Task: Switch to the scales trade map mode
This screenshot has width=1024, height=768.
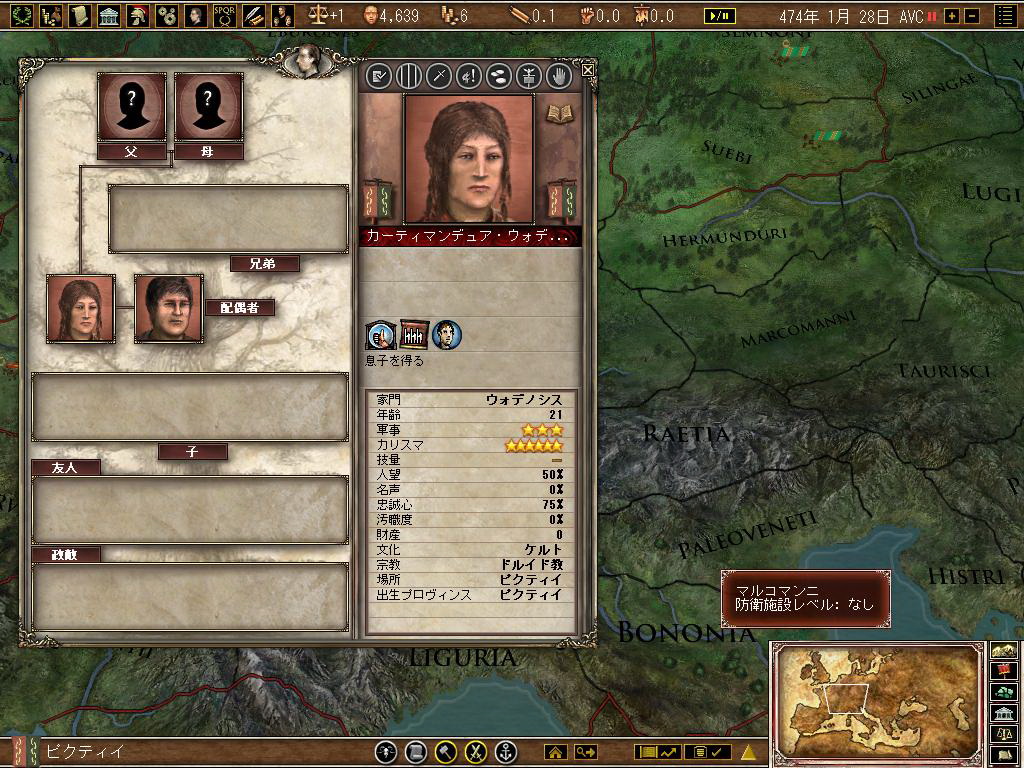Action: coord(1004,733)
